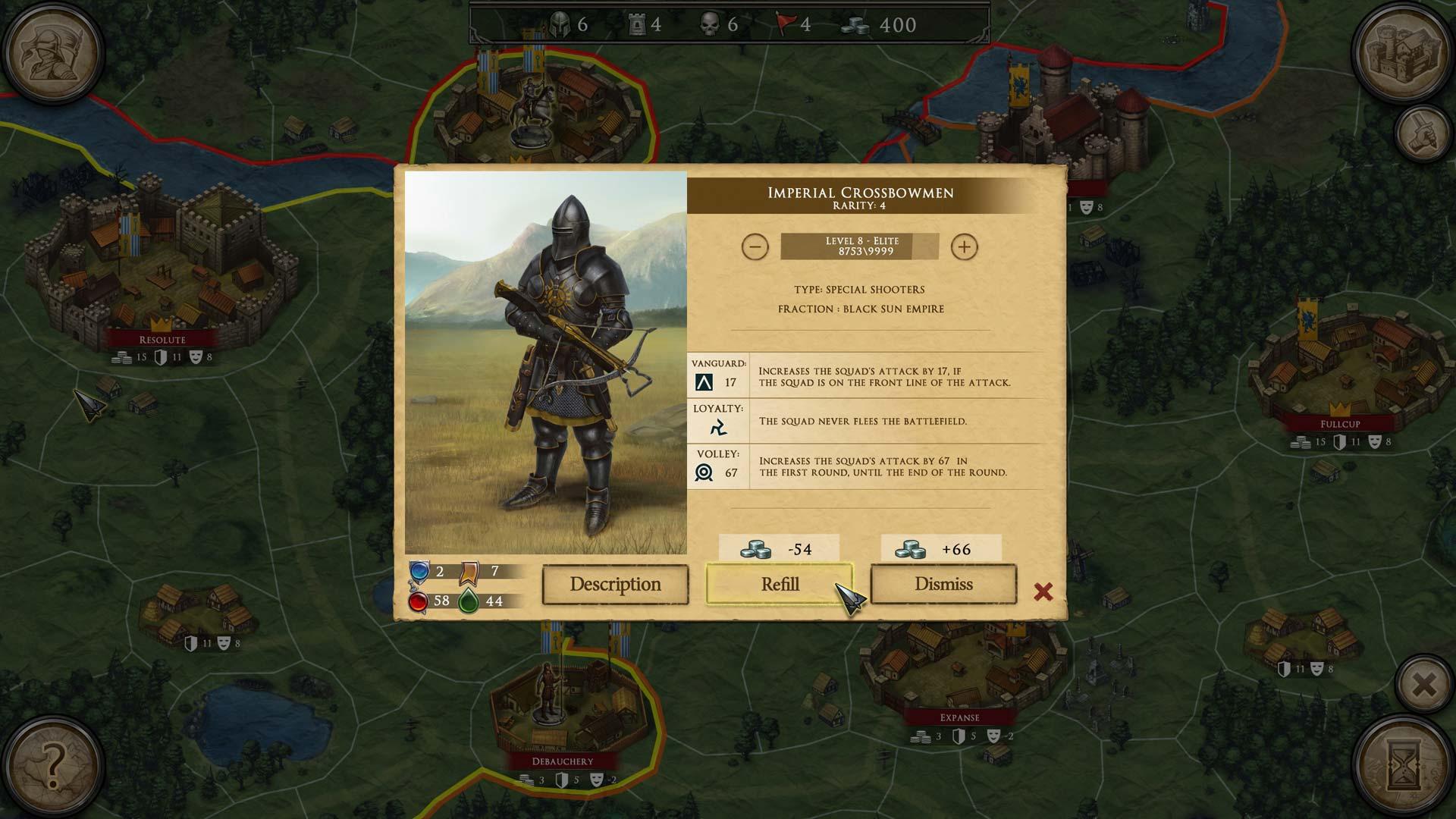This screenshot has height=819, width=1456.
Task: Click the plus stepper beside Level 8 Elite
Action: pos(964,247)
